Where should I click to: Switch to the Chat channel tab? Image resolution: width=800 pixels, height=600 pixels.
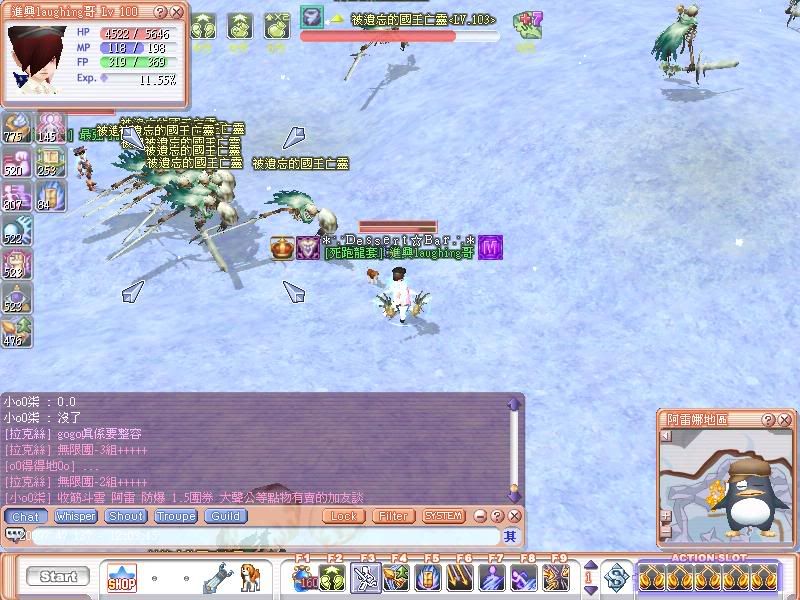[x=25, y=517]
